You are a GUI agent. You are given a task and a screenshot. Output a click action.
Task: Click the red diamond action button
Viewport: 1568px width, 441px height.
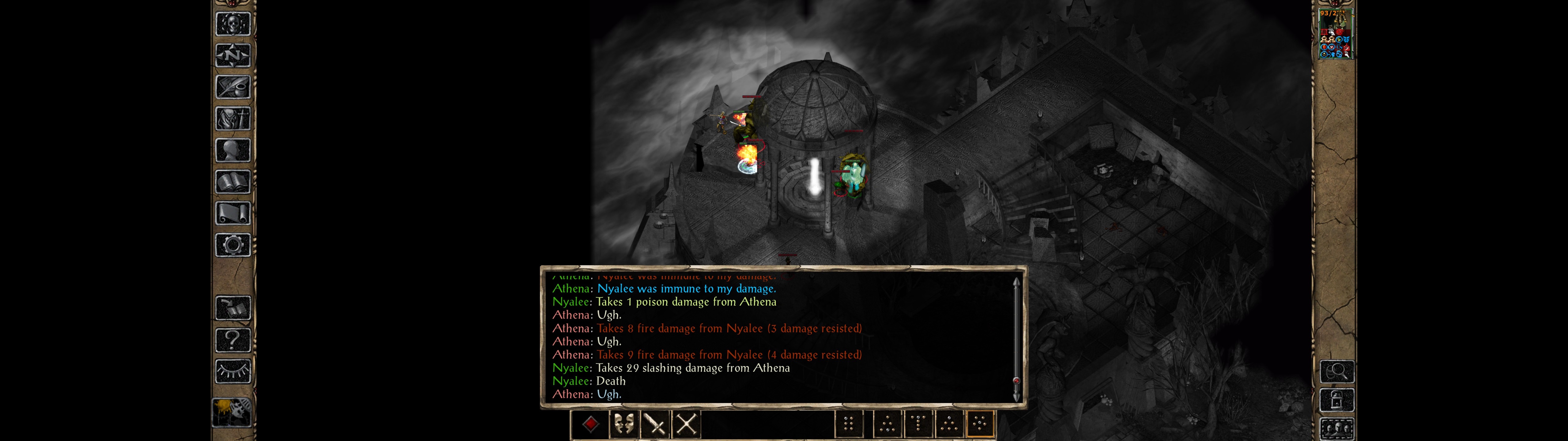(x=590, y=424)
